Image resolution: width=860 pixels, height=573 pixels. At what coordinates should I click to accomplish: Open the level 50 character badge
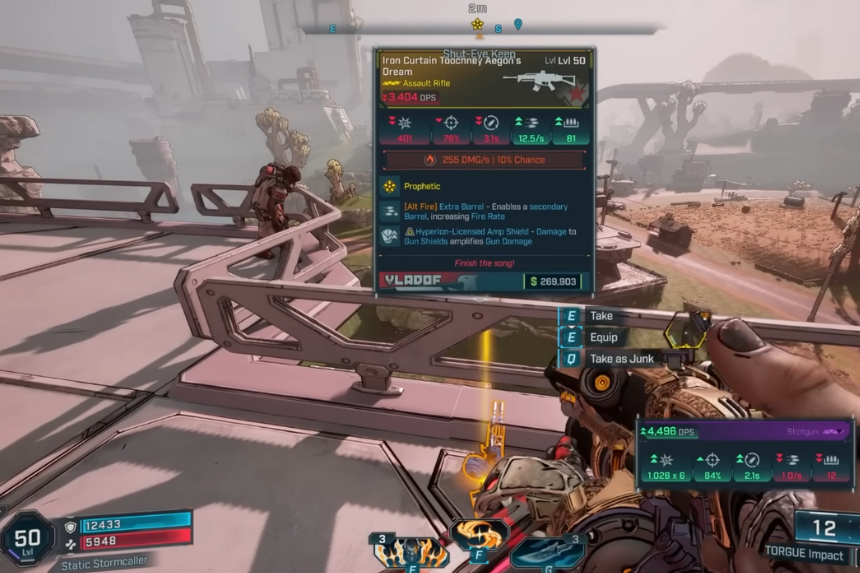coord(27,540)
